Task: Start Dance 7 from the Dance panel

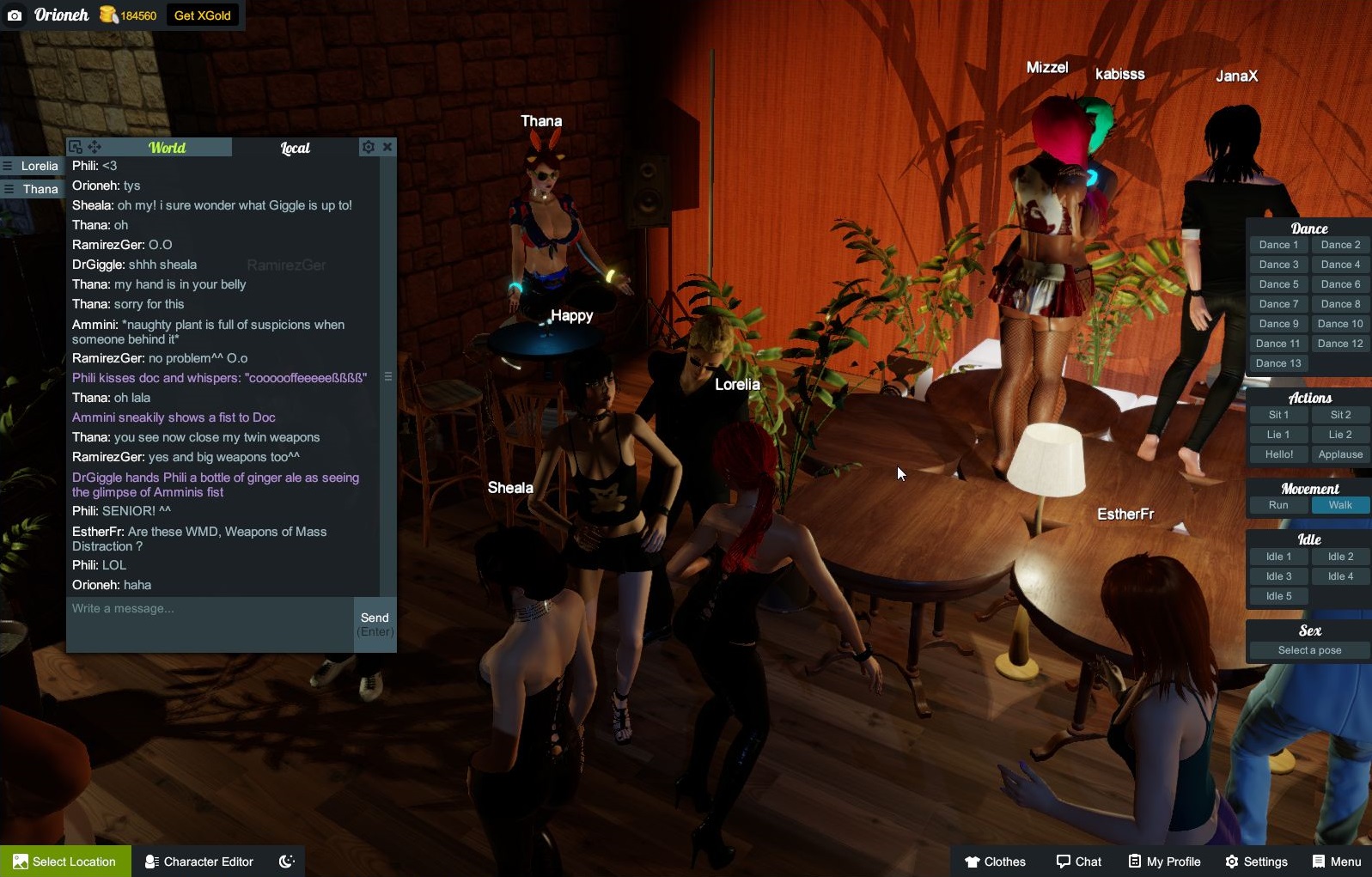Action: coord(1278,303)
